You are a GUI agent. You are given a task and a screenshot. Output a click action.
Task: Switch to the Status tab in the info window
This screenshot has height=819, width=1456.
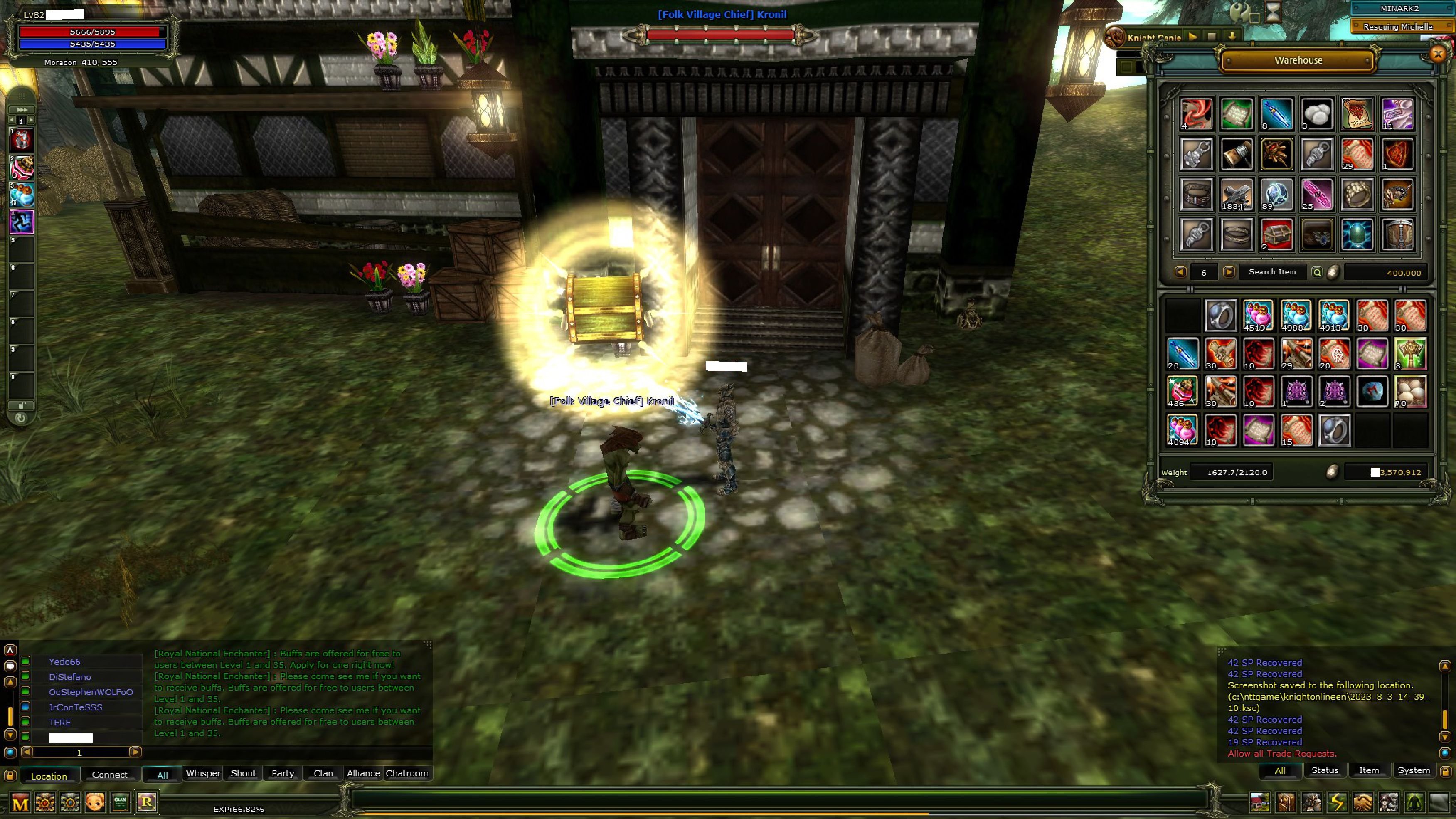click(x=1325, y=770)
